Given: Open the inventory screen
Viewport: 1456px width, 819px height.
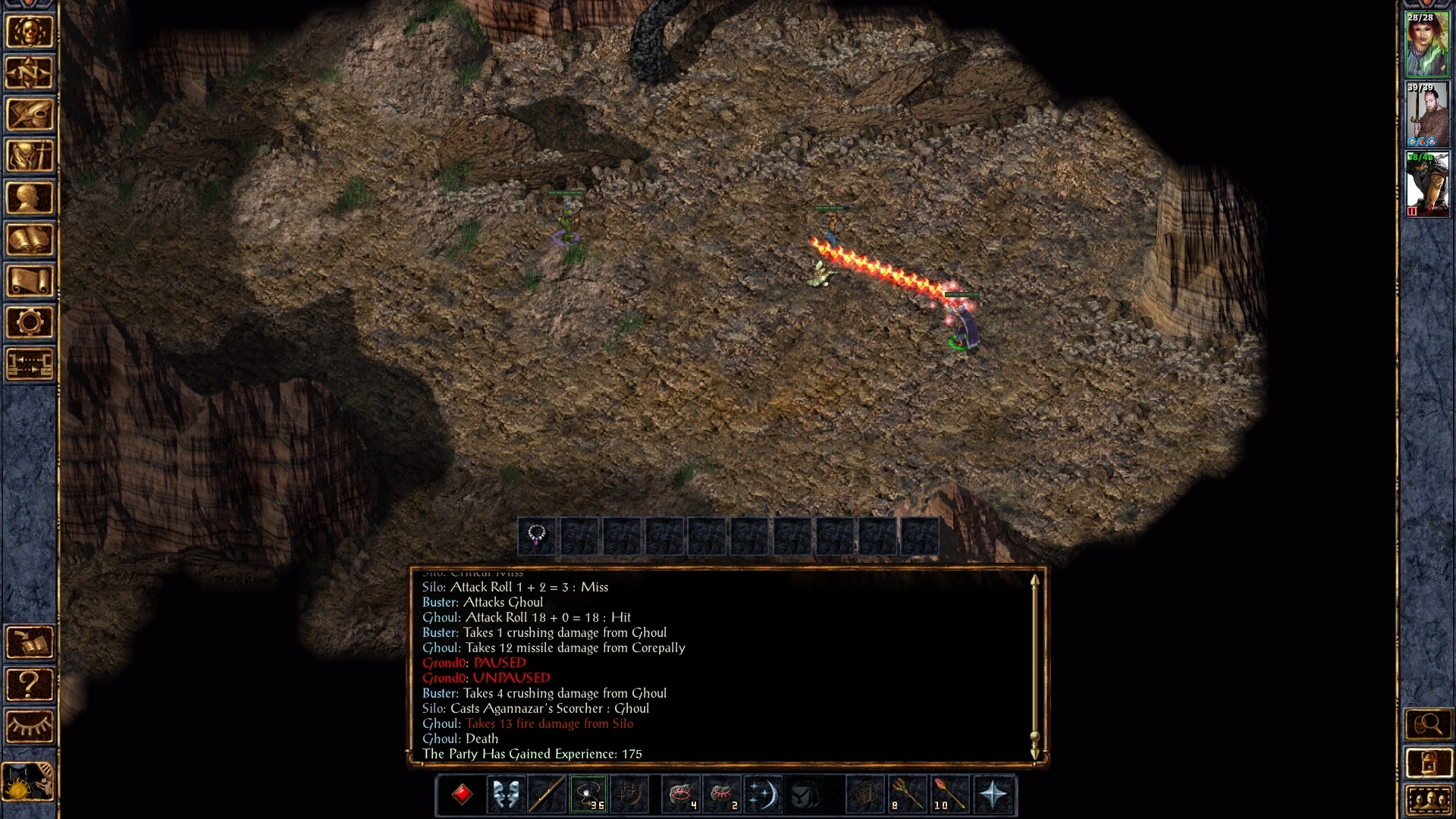Looking at the screenshot, I should tap(30, 157).
